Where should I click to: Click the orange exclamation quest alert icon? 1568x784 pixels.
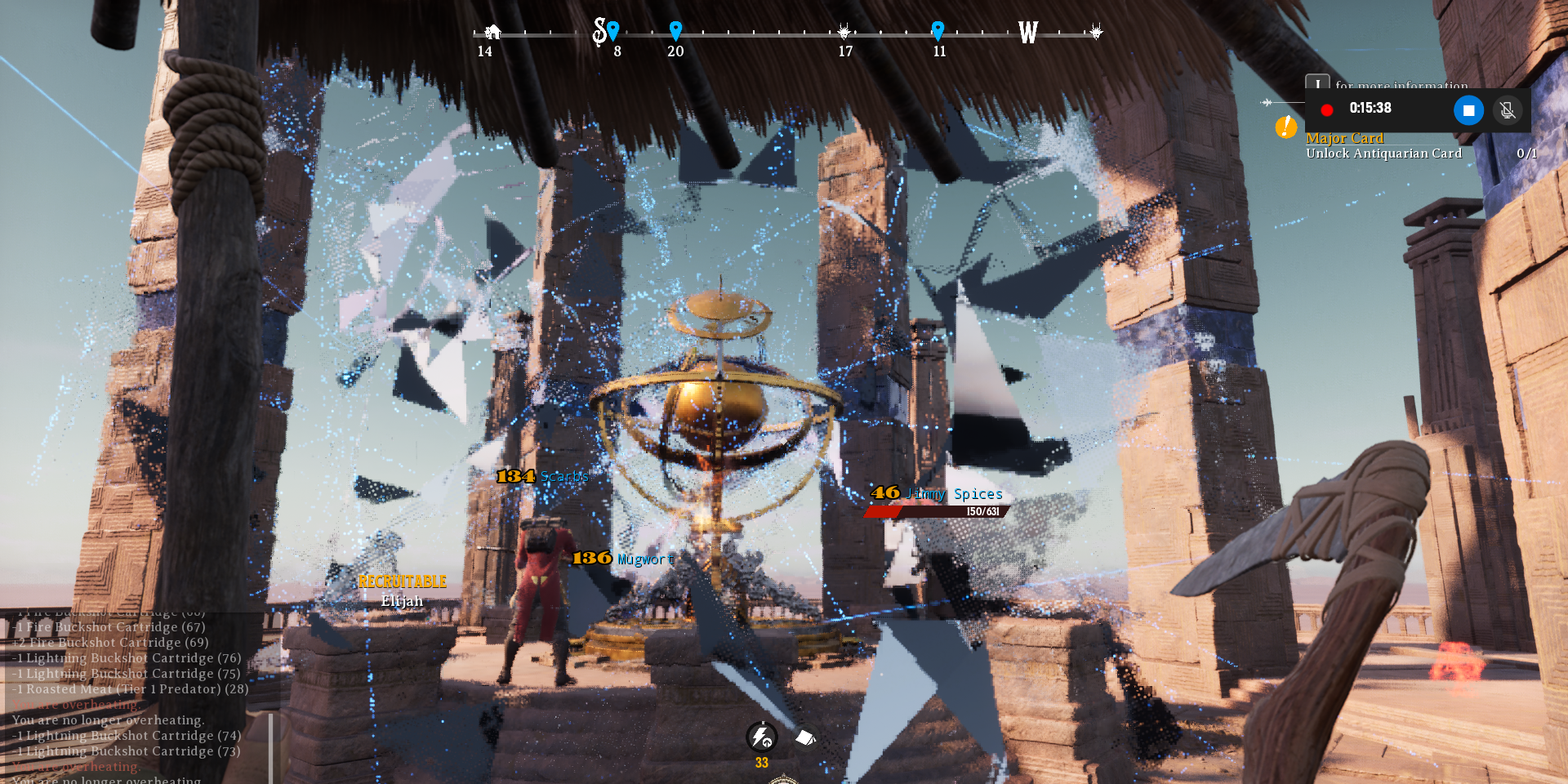click(x=1285, y=127)
